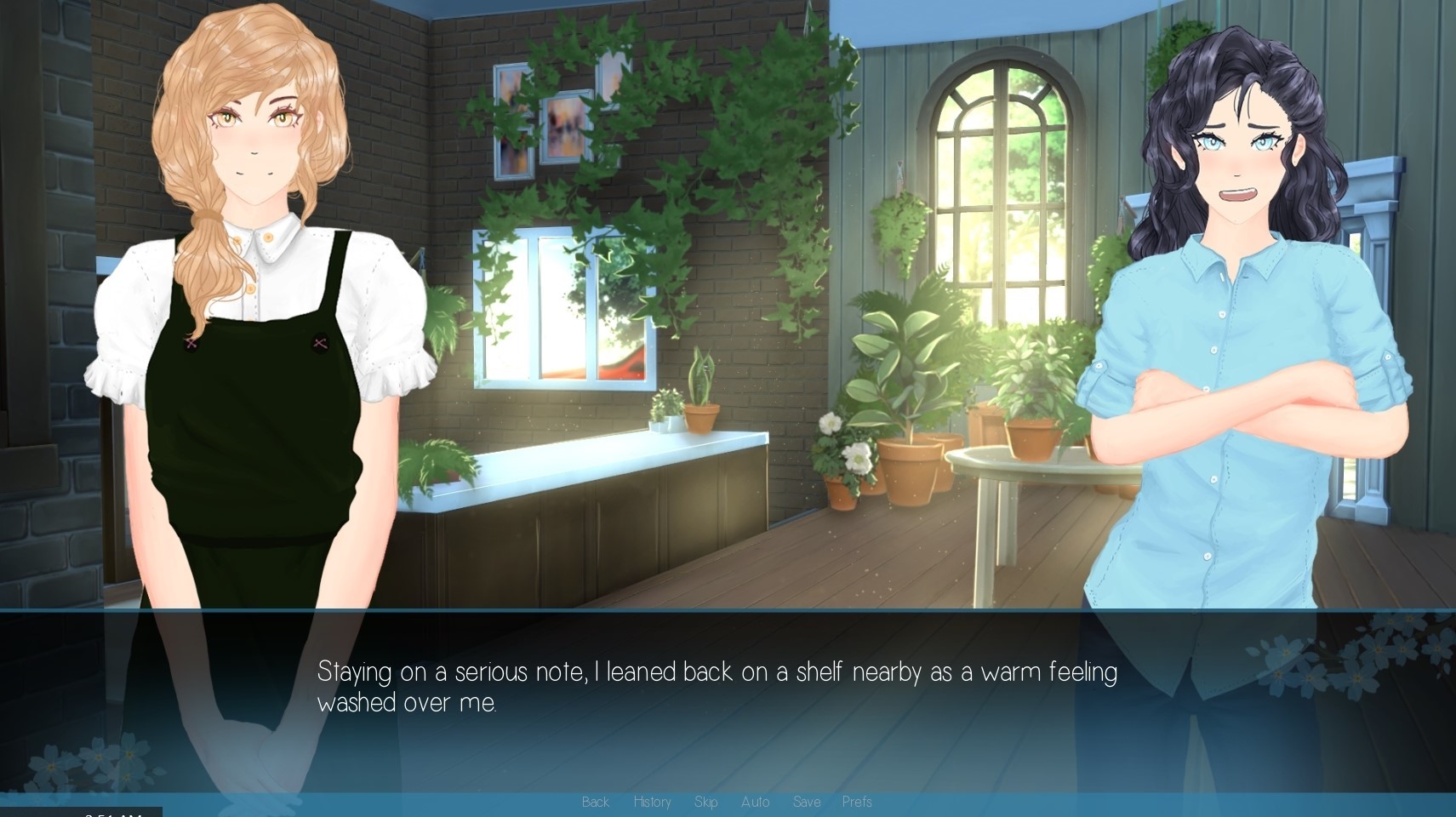Open the Prefs settings menu

(858, 802)
